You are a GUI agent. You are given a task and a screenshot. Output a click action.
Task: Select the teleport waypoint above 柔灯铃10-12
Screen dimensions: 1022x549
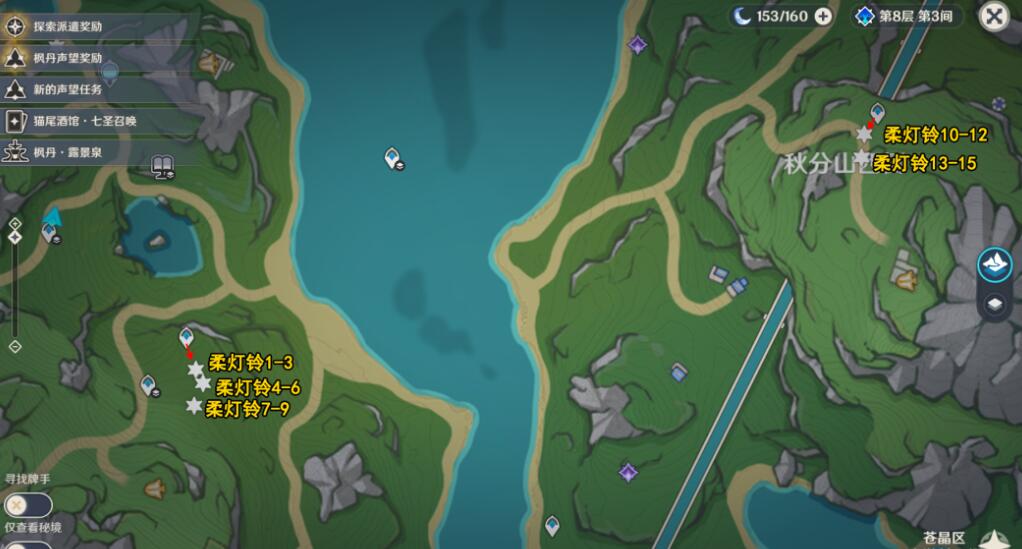(x=877, y=112)
